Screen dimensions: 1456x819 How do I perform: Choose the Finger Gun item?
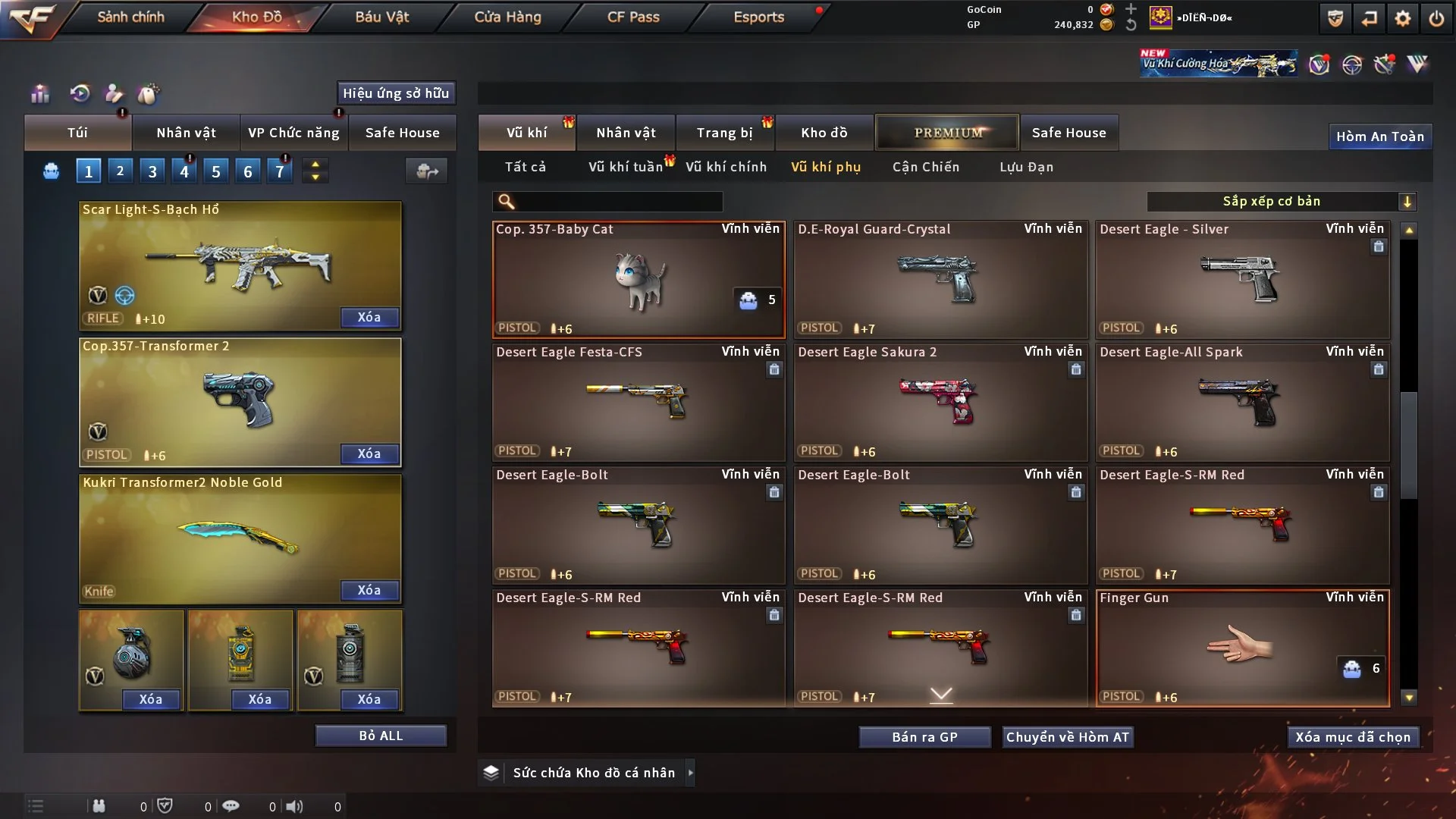[1242, 648]
